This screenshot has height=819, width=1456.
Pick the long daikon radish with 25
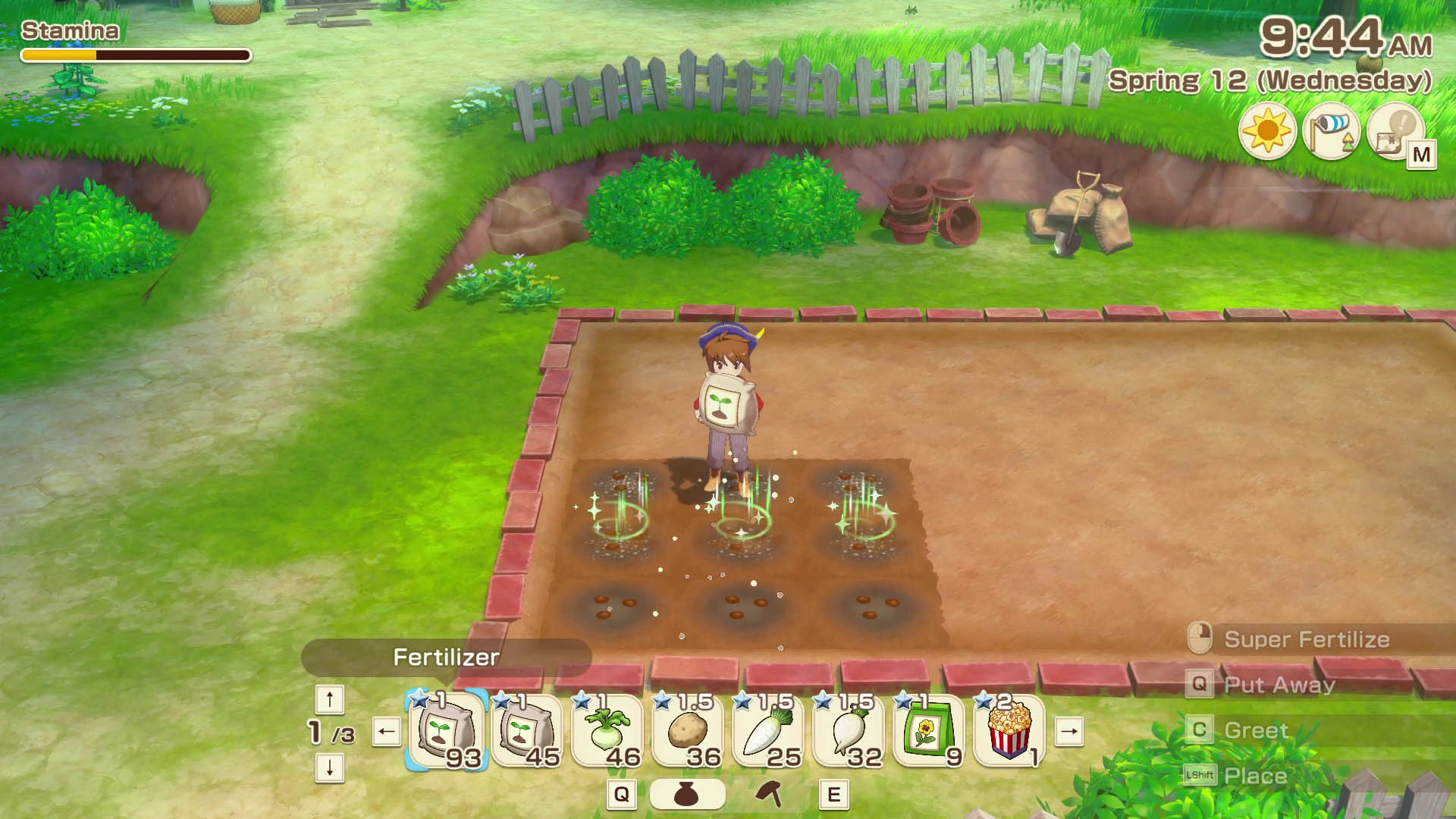(768, 732)
